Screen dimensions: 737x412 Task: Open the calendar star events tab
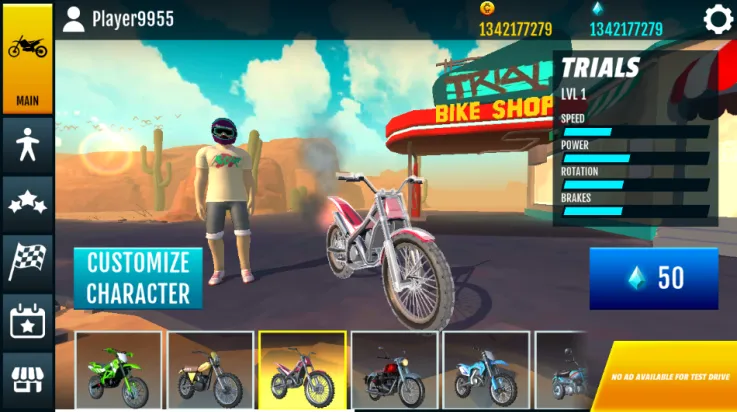pos(27,321)
